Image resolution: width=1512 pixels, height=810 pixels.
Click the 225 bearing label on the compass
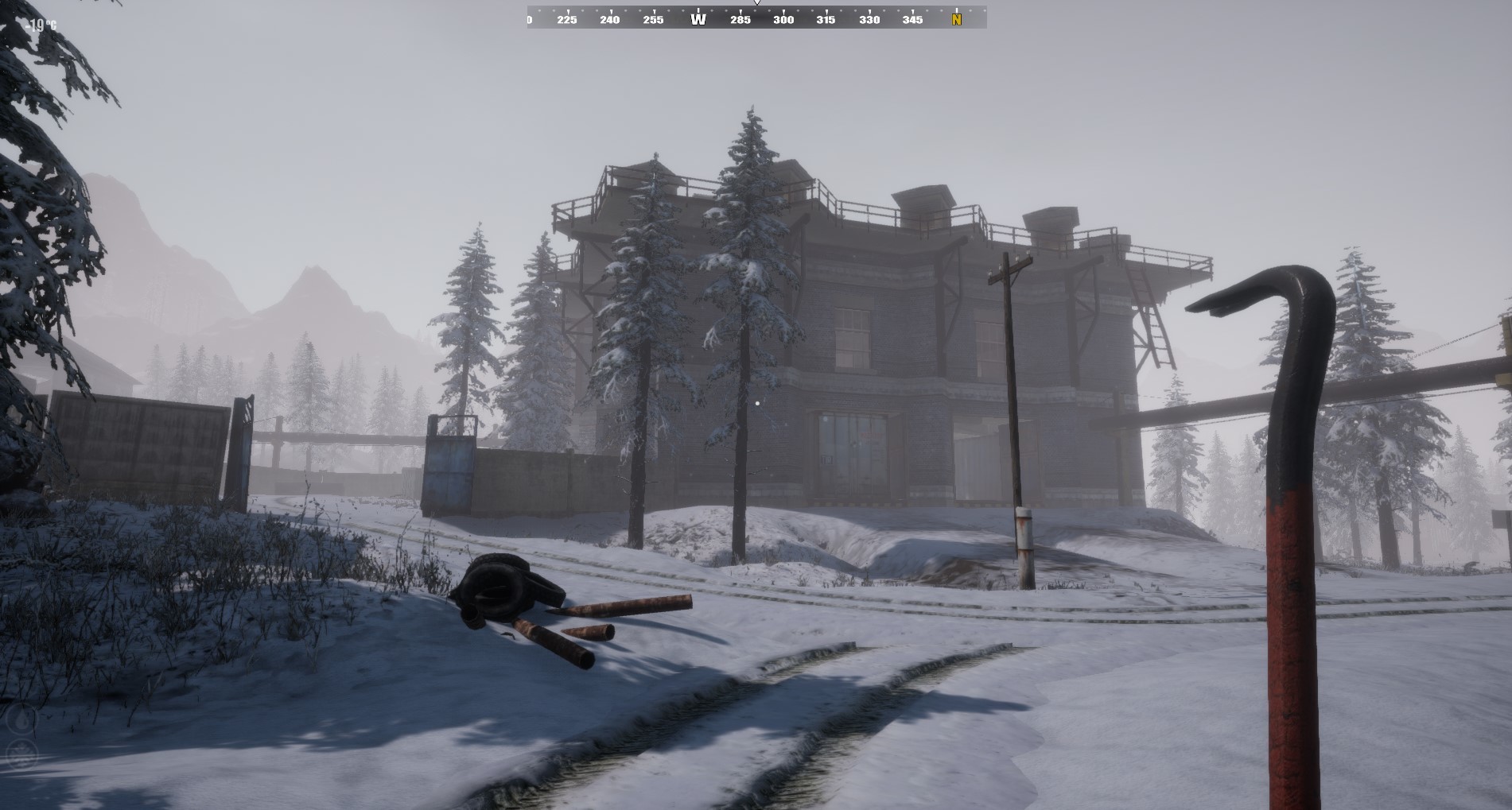pos(566,19)
